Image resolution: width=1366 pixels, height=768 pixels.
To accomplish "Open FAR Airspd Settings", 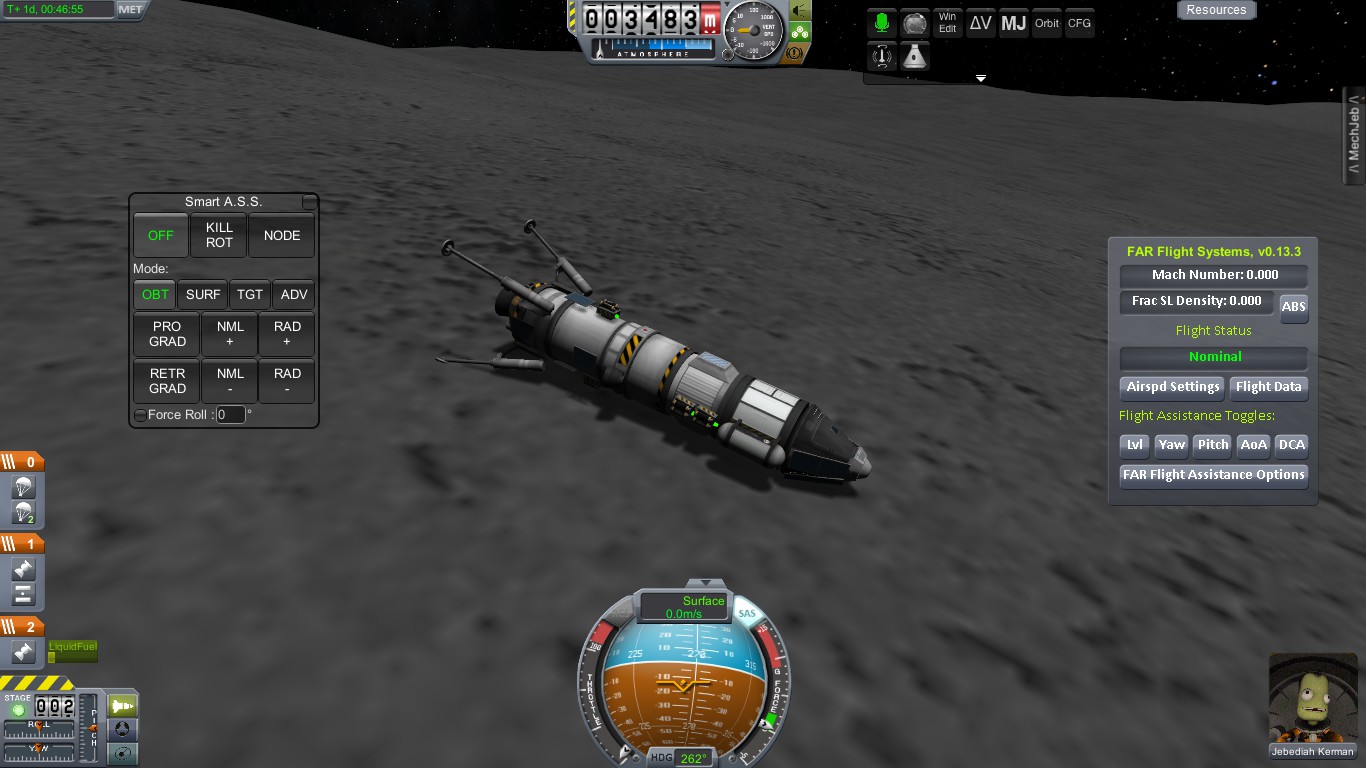I will pyautogui.click(x=1173, y=387).
